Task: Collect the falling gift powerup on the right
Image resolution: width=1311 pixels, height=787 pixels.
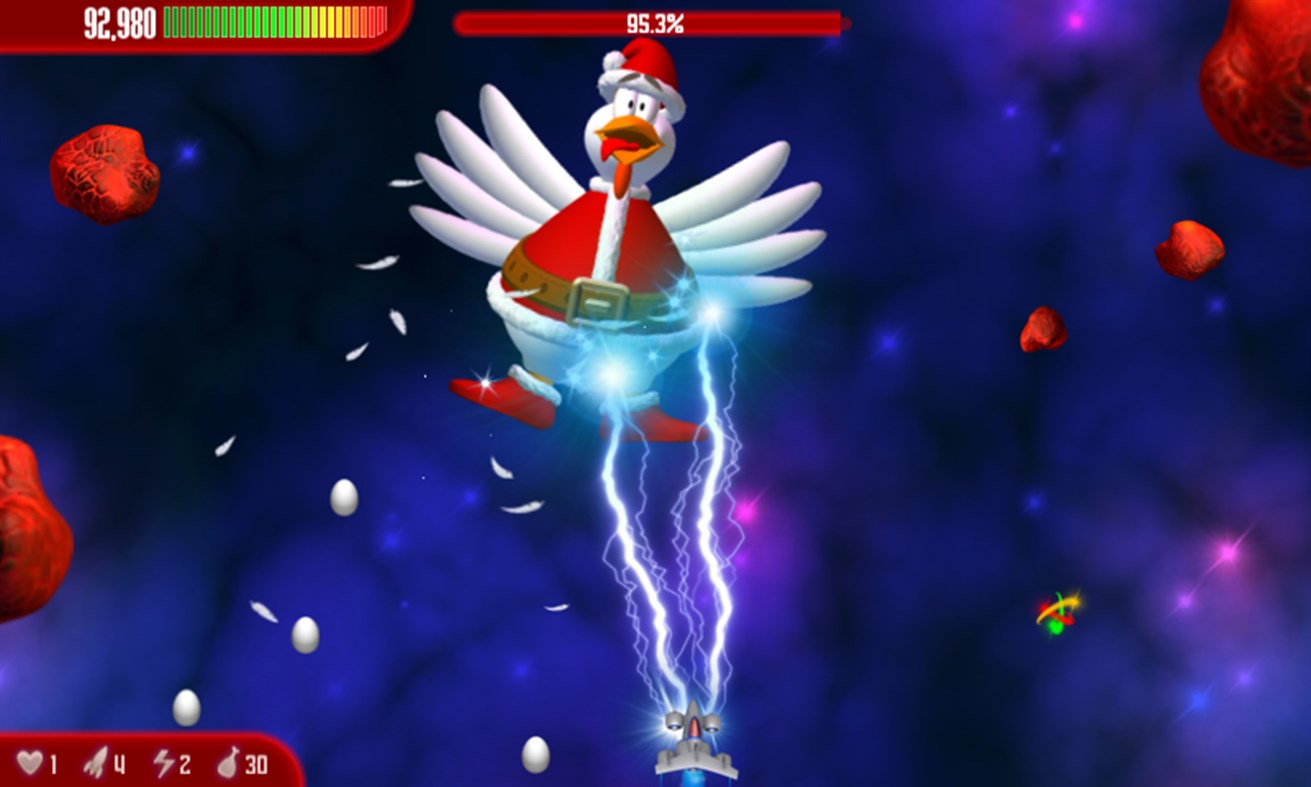Action: [x=1057, y=612]
